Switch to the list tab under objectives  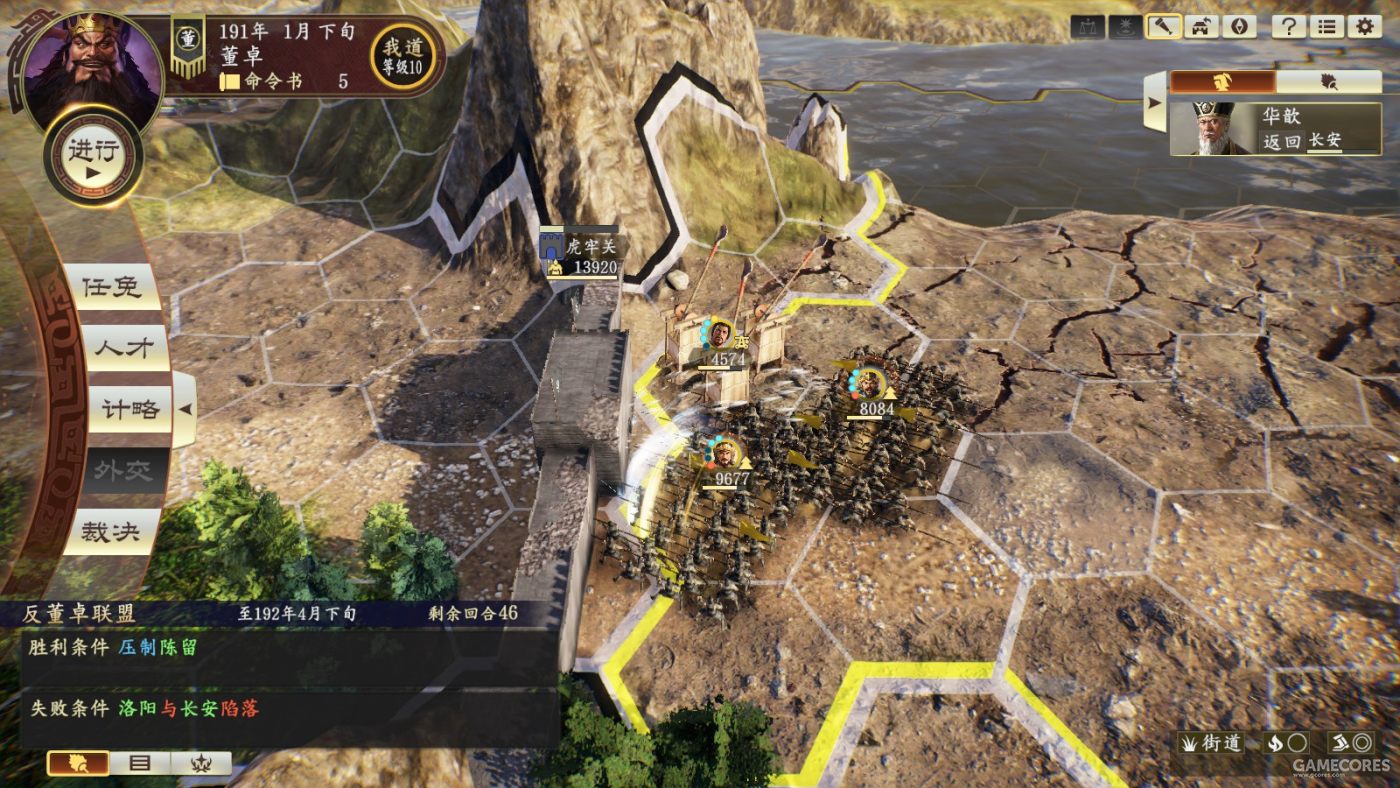click(x=140, y=763)
